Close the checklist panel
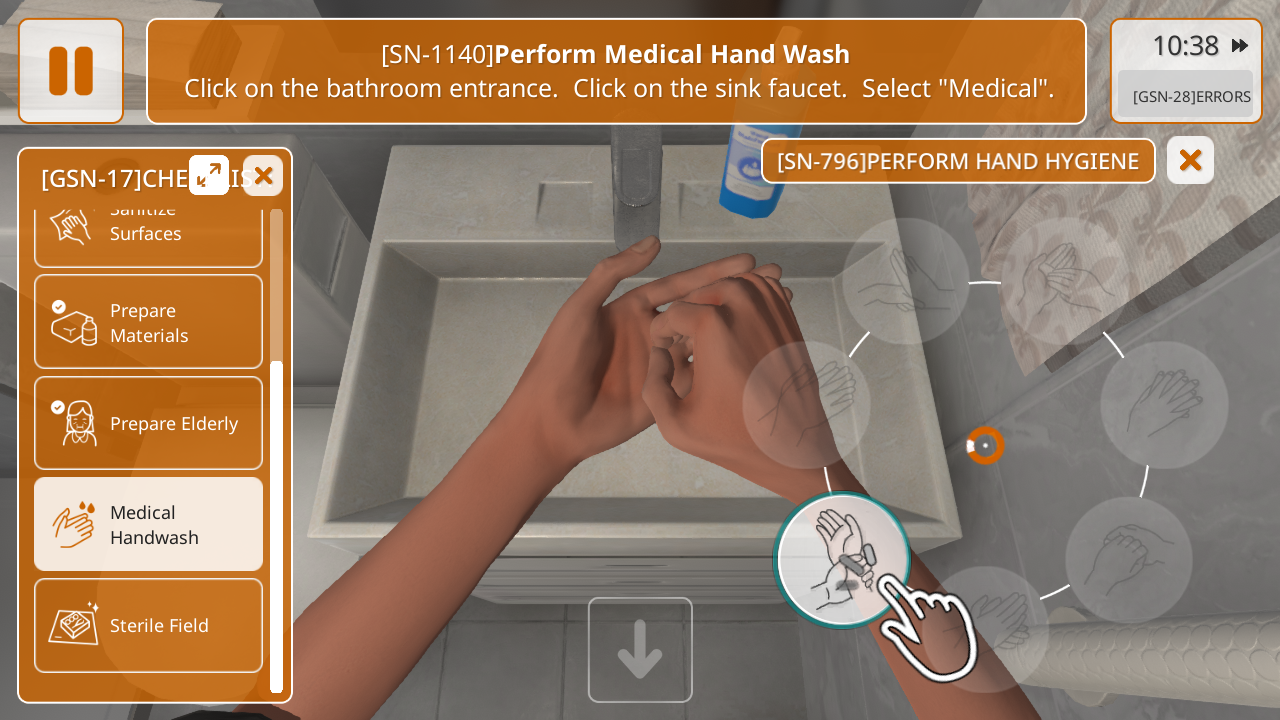Image resolution: width=1280 pixels, height=720 pixels. 263,176
